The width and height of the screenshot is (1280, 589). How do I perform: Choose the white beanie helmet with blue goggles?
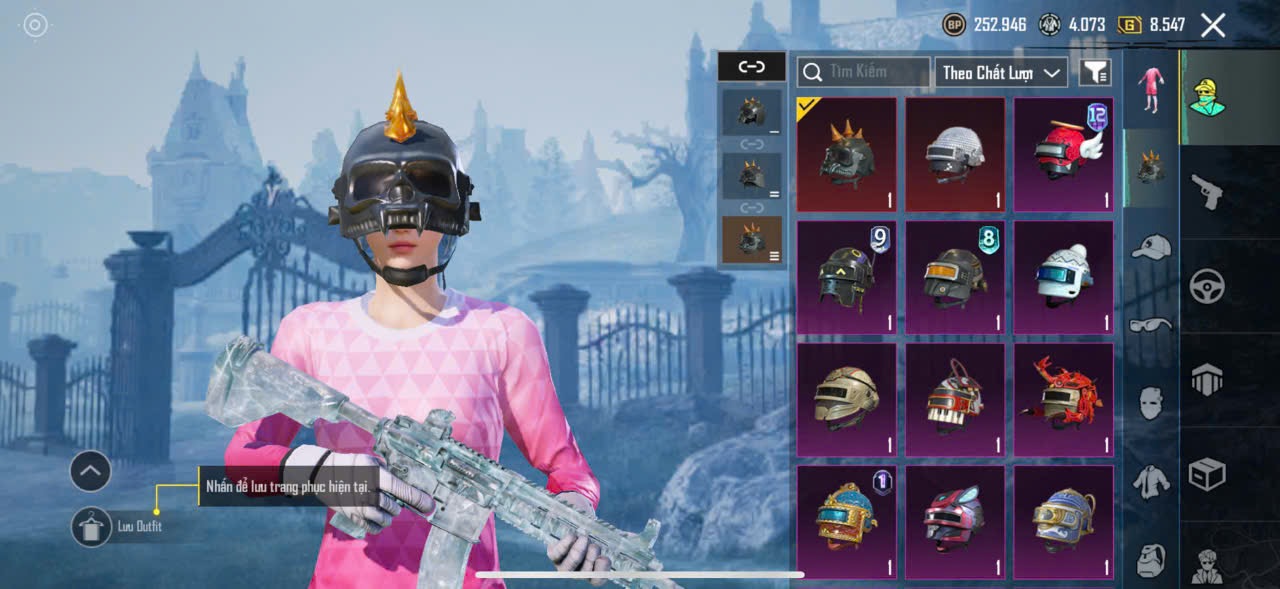coord(1063,277)
